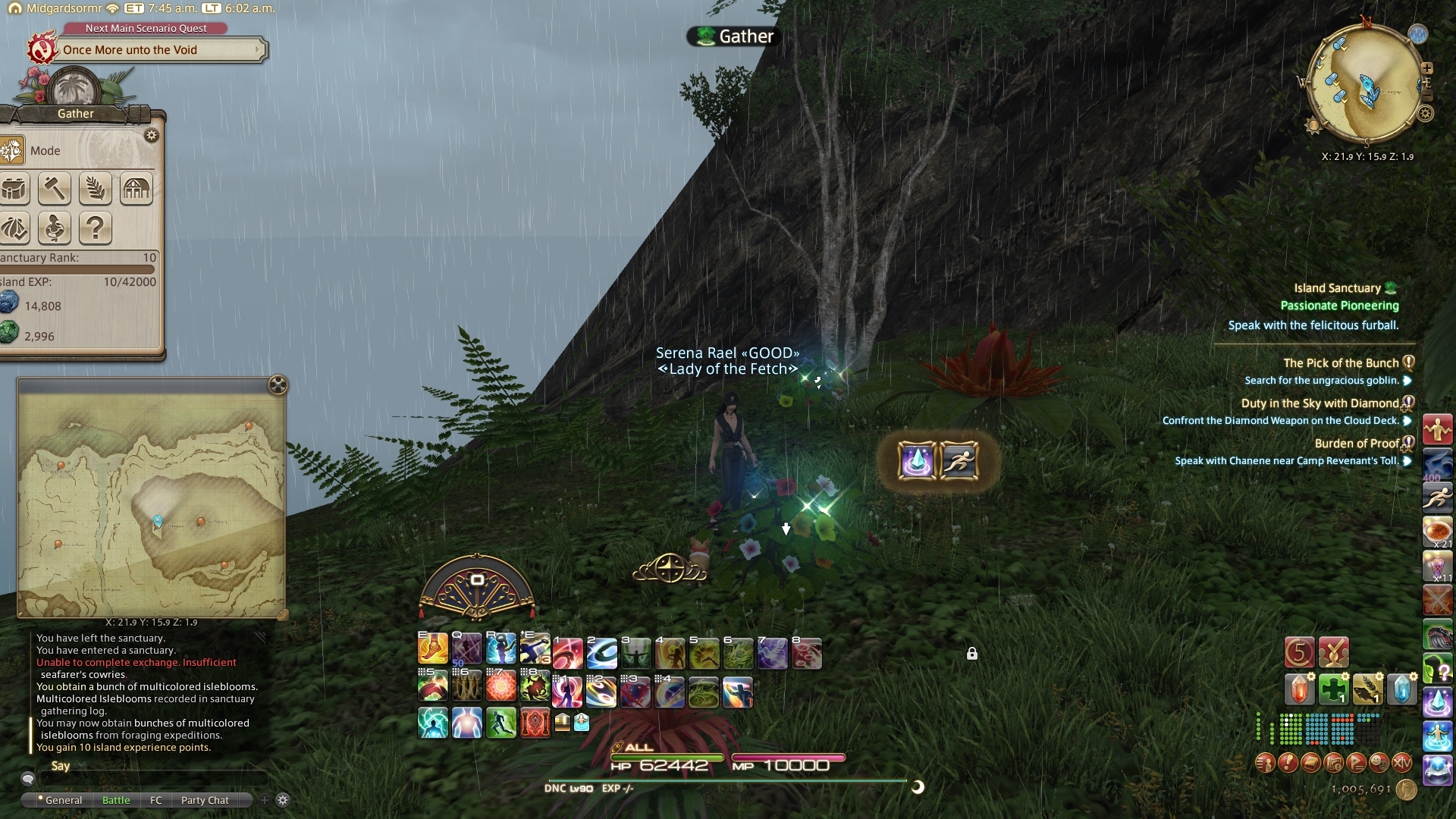
Task: Use the sprint running-figure action near character
Action: [959, 460]
